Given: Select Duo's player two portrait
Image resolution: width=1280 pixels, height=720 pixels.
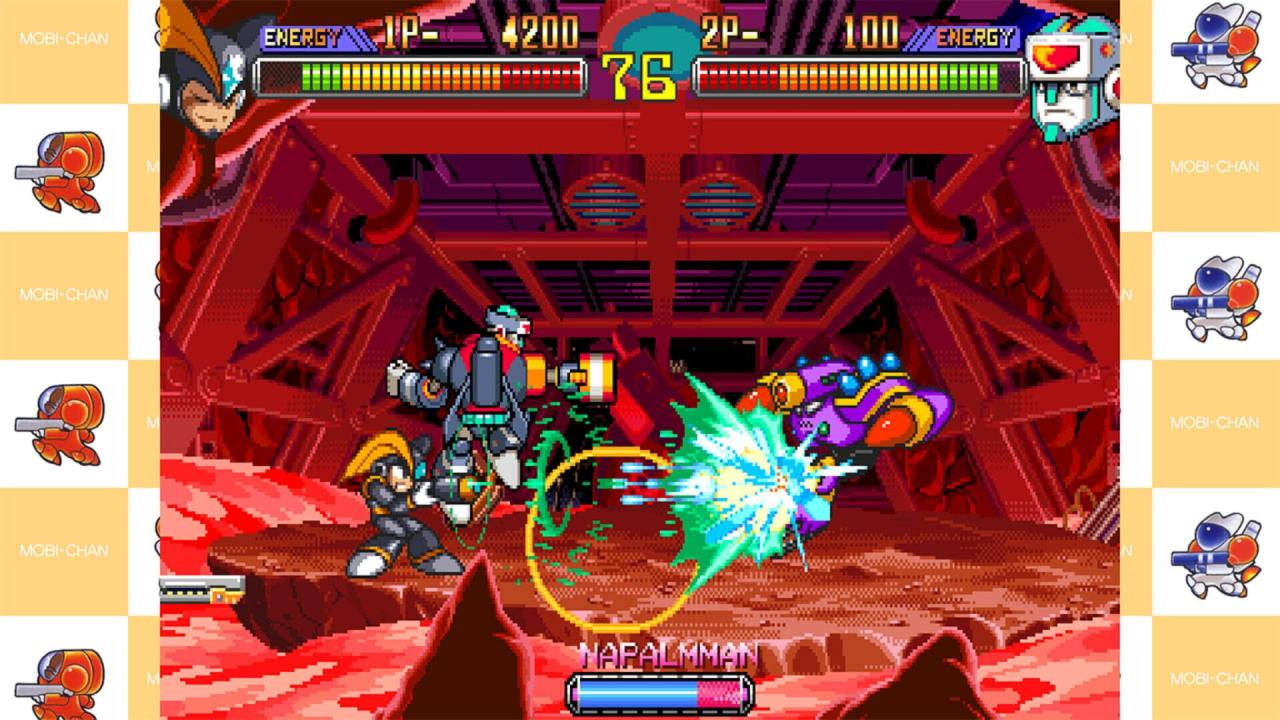Looking at the screenshot, I should (x=1070, y=78).
